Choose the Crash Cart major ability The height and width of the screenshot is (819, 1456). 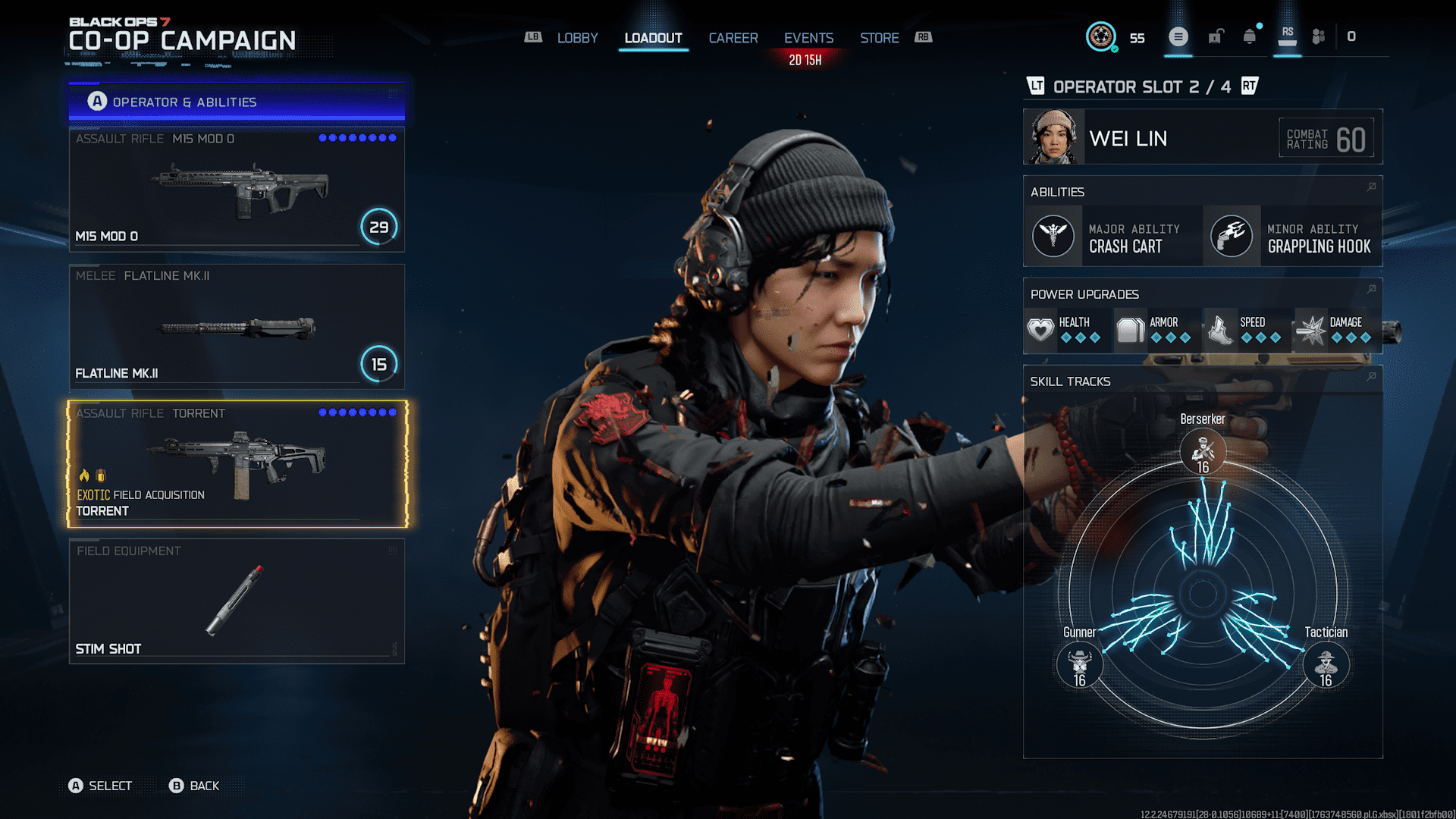[x=1112, y=237]
